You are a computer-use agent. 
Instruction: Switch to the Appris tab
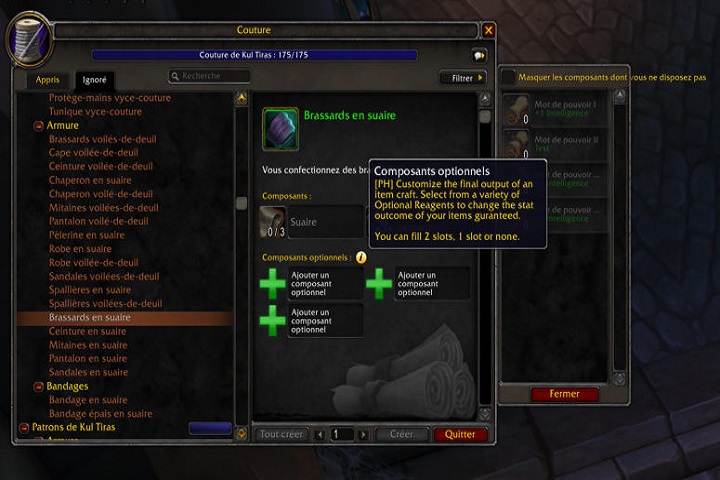pos(47,79)
